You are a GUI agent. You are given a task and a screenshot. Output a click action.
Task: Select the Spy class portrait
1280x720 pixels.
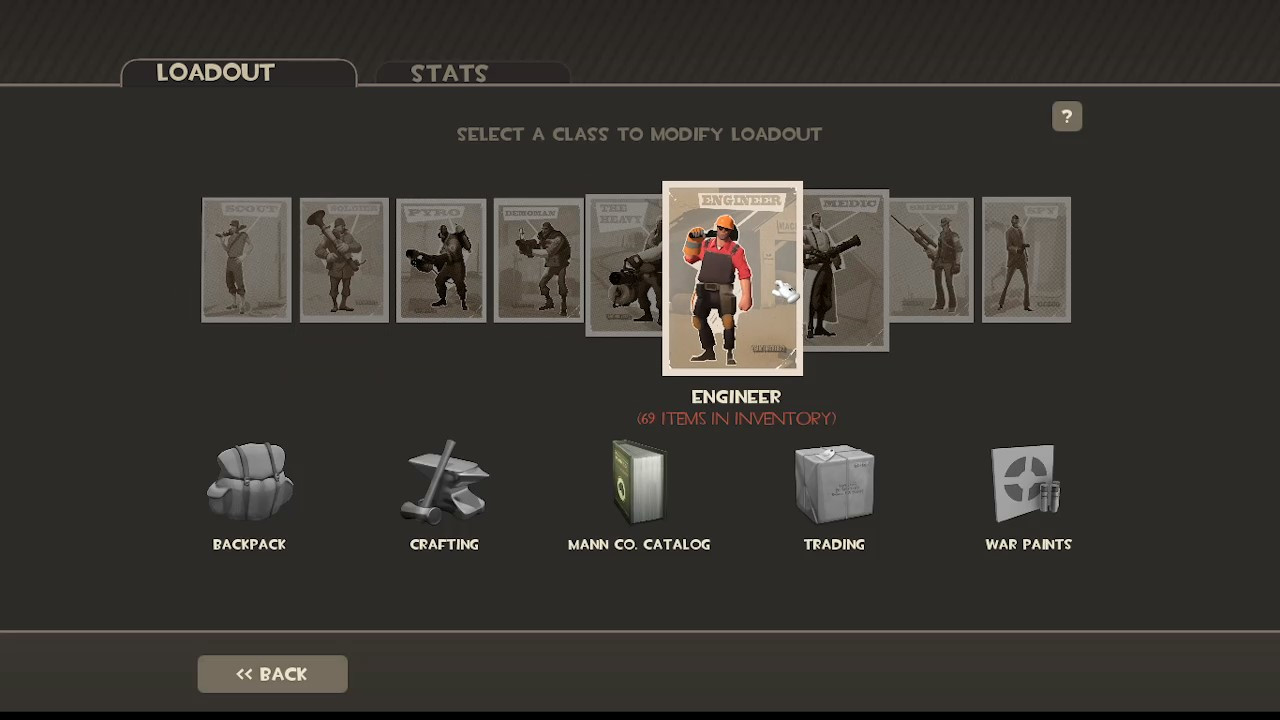[x=1026, y=259]
